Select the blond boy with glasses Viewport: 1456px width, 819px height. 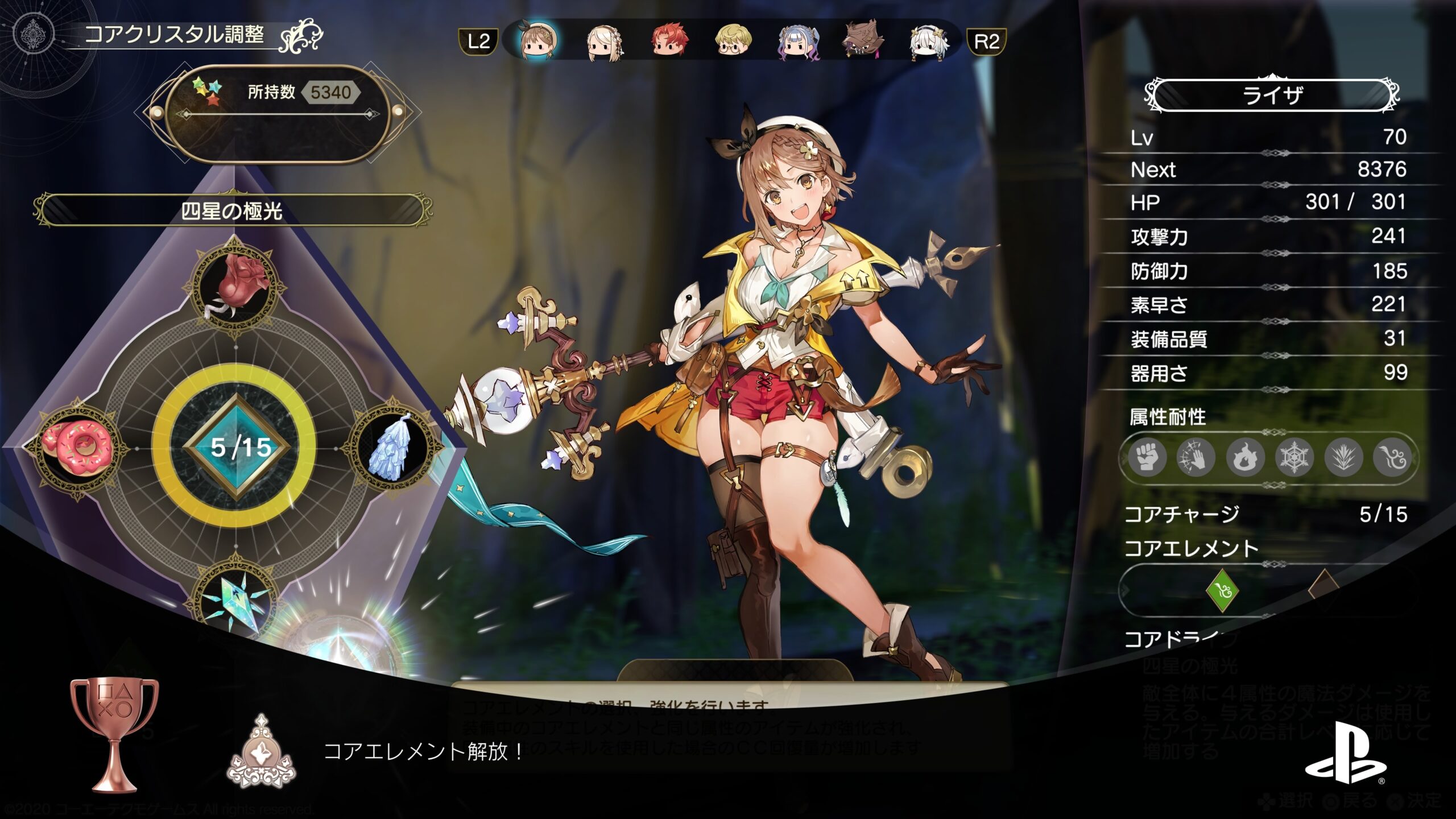tap(733, 41)
